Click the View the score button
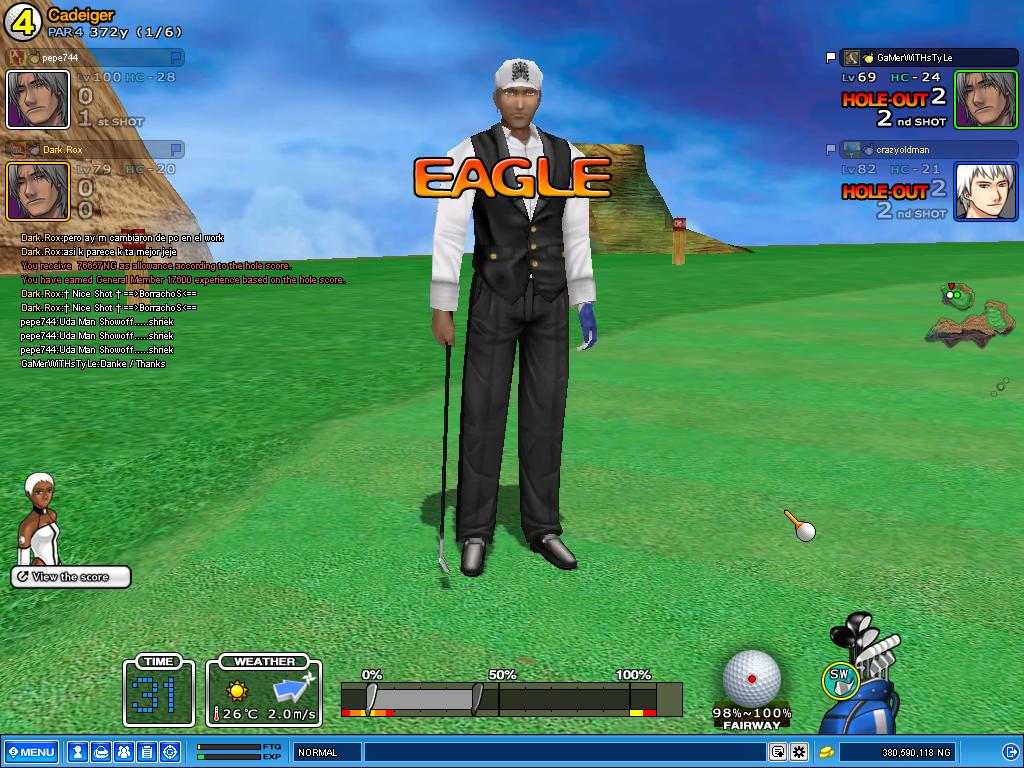Viewport: 1024px width, 768px height. pos(71,577)
